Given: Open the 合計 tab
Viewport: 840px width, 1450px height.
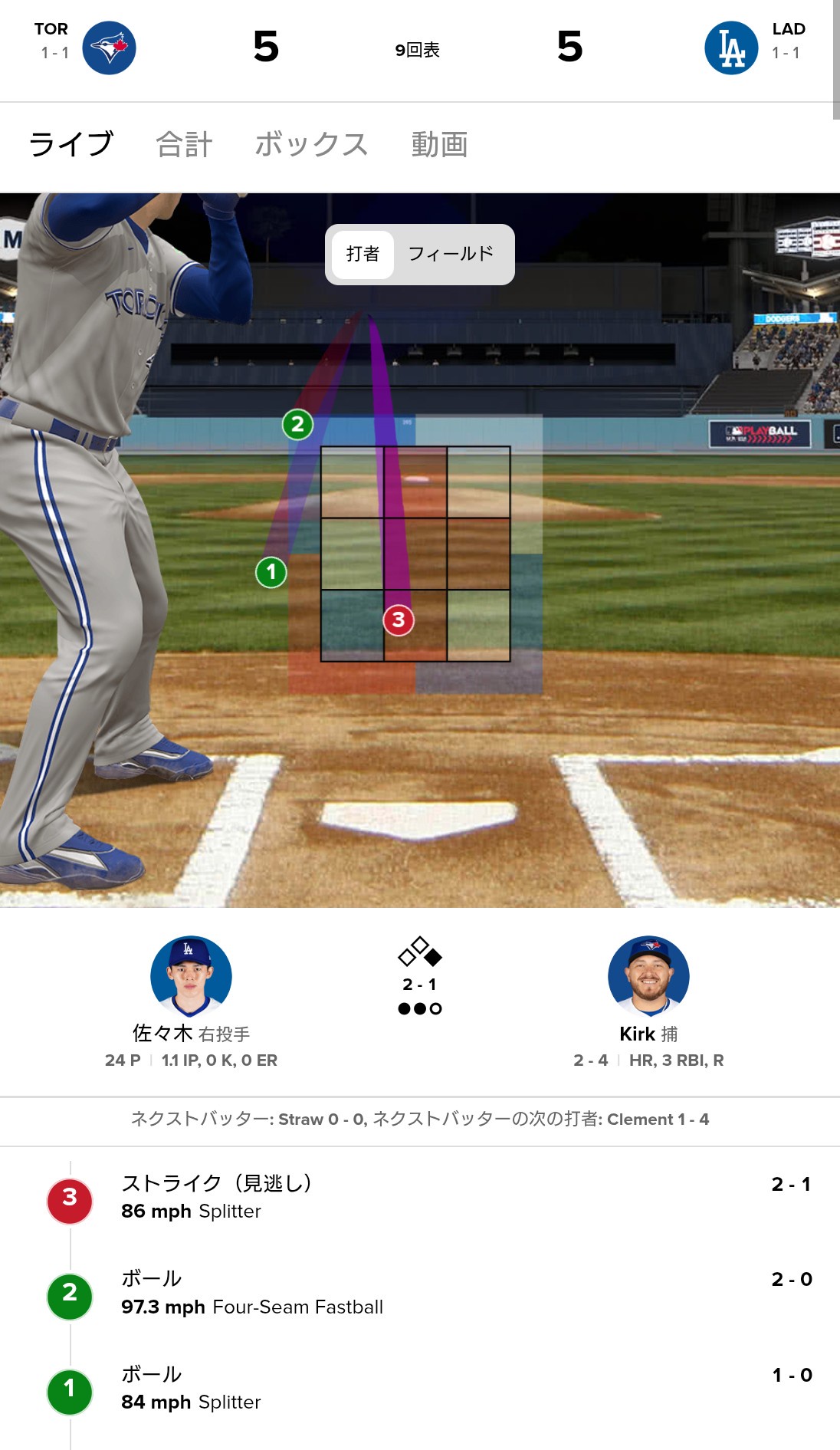Looking at the screenshot, I should tap(184, 144).
